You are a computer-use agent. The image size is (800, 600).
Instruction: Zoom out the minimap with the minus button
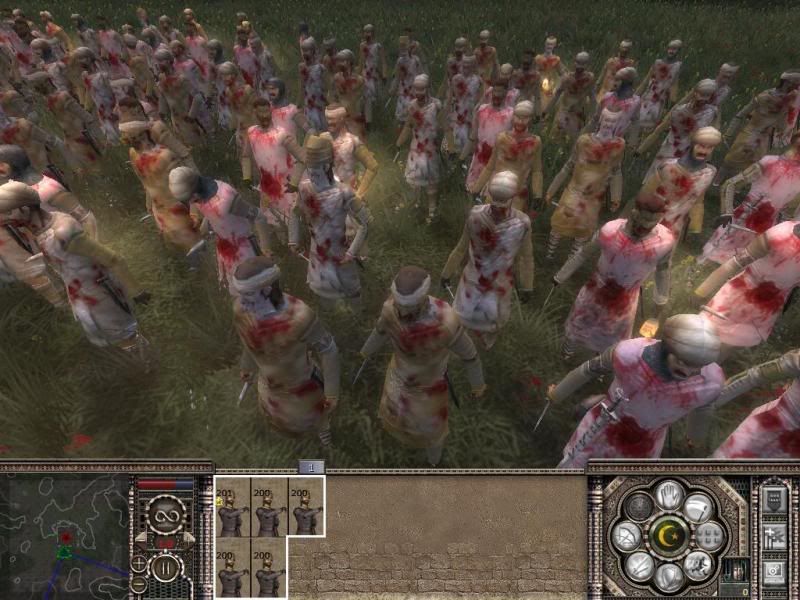coord(140,583)
